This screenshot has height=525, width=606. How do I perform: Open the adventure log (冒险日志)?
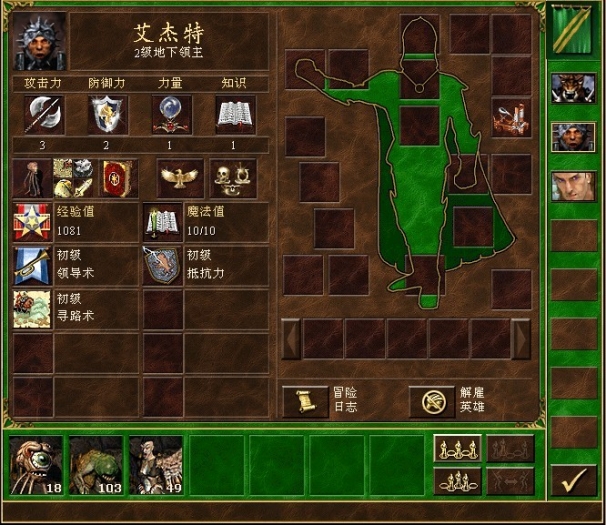tap(301, 401)
